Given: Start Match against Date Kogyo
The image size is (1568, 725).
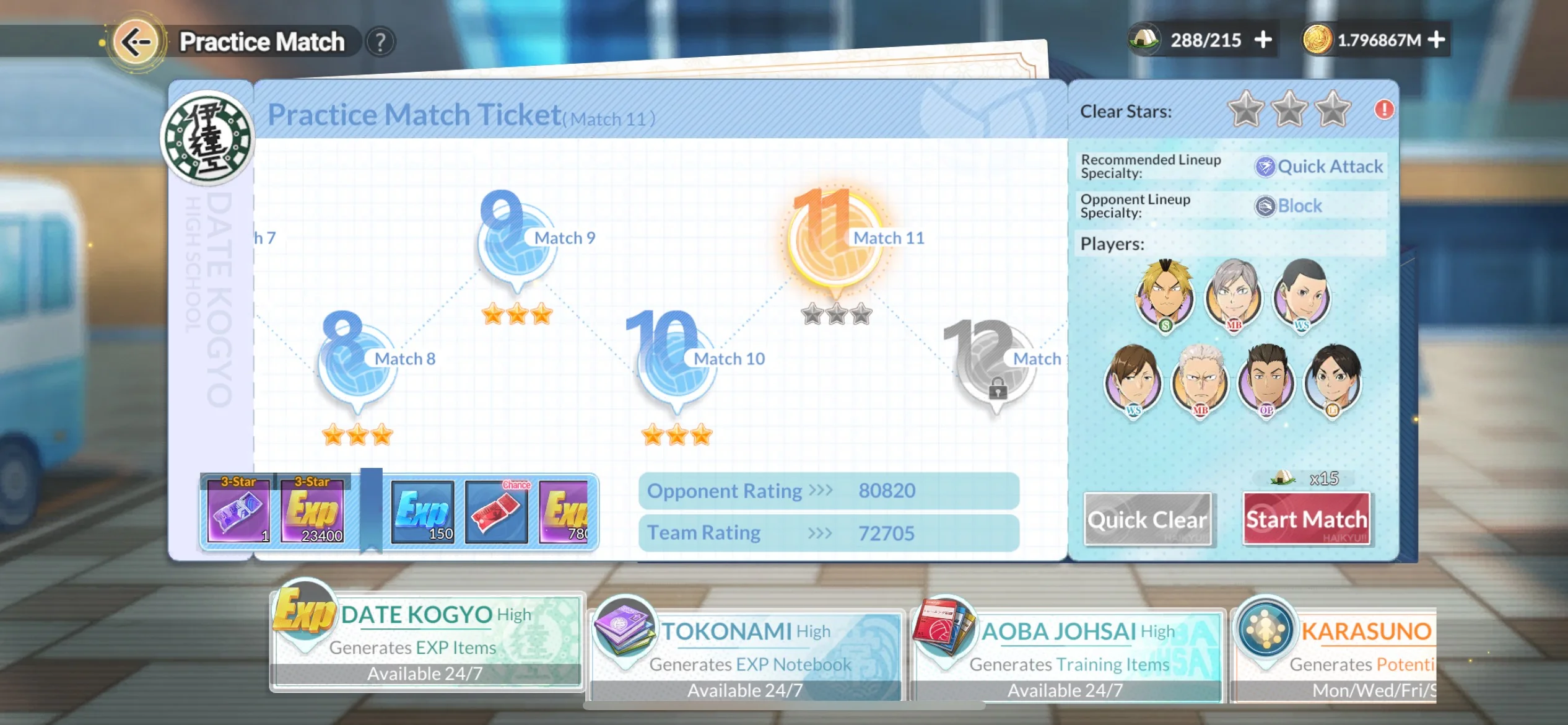Looking at the screenshot, I should coord(1306,519).
